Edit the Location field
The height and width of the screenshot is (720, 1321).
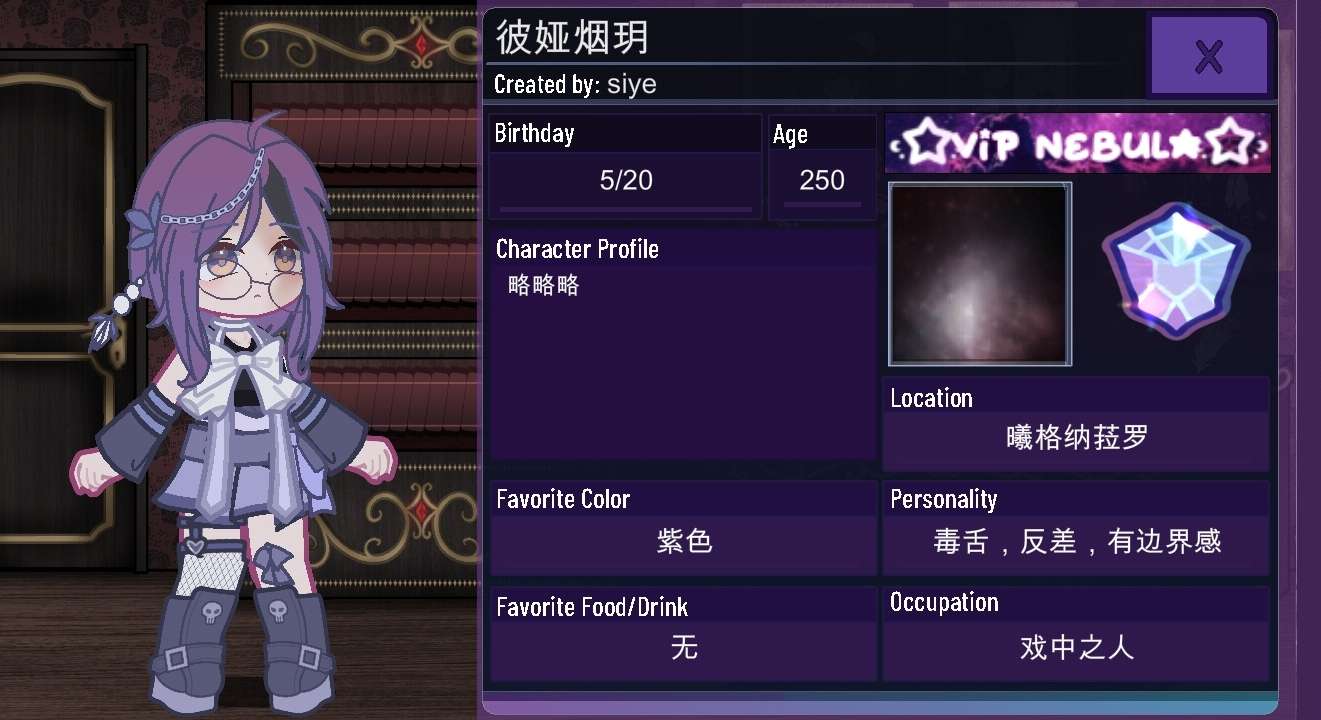coord(1076,439)
